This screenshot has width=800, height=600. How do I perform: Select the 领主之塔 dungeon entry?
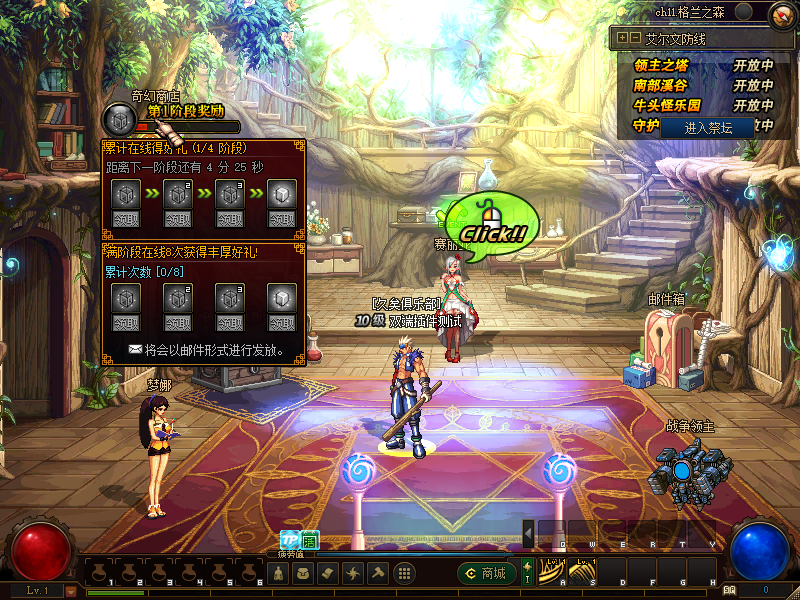point(662,65)
